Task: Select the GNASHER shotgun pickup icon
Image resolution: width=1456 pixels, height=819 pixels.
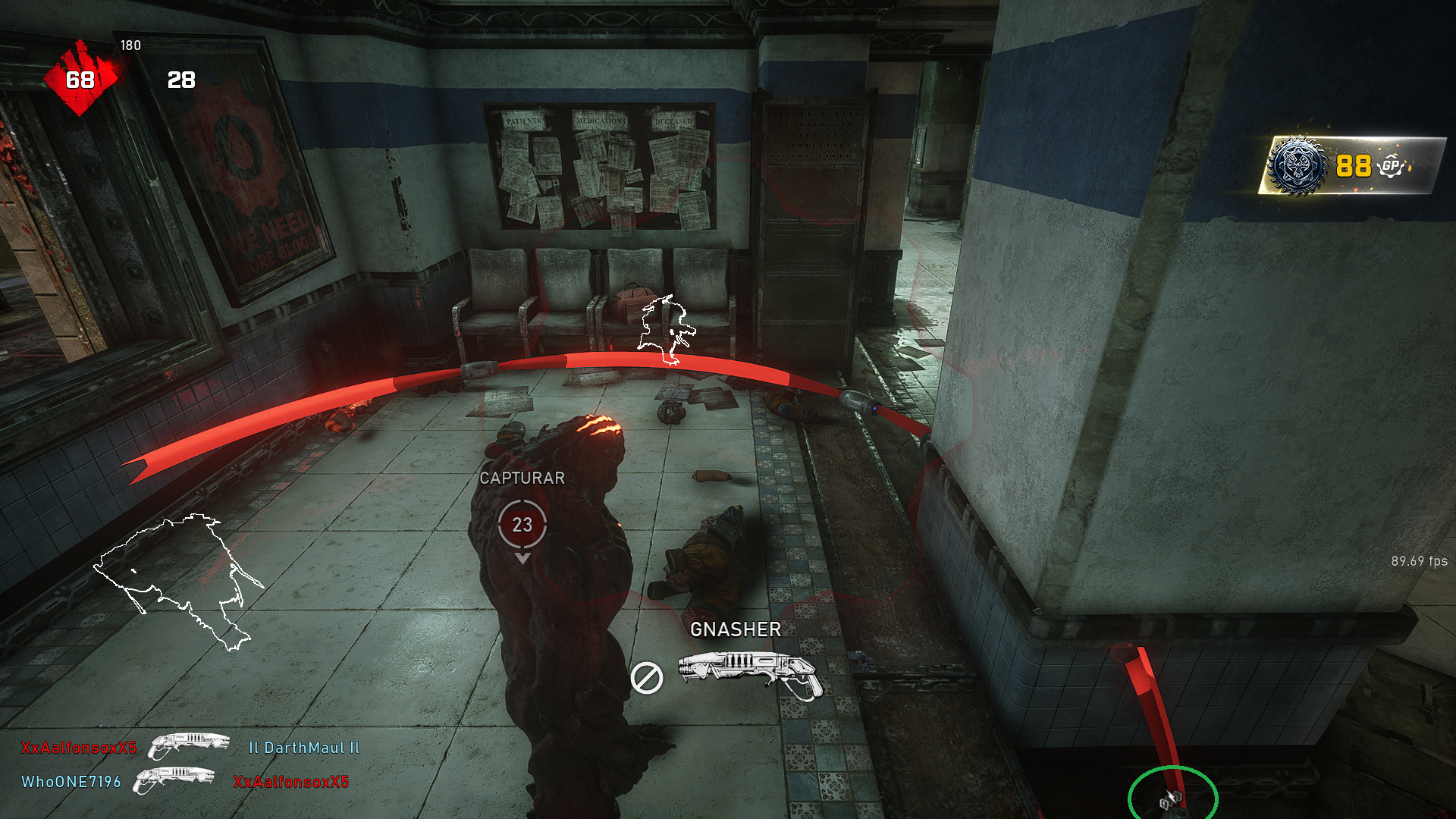Action: [x=749, y=672]
